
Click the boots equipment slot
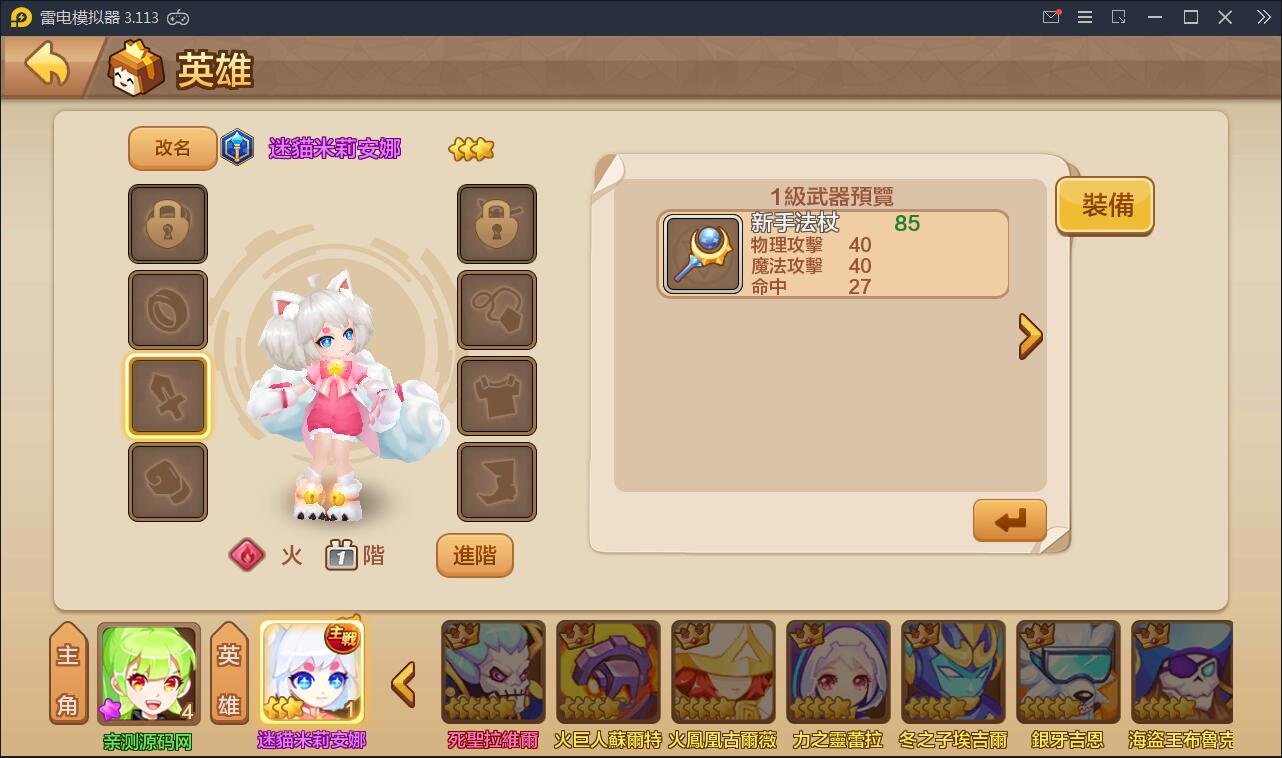coord(497,482)
